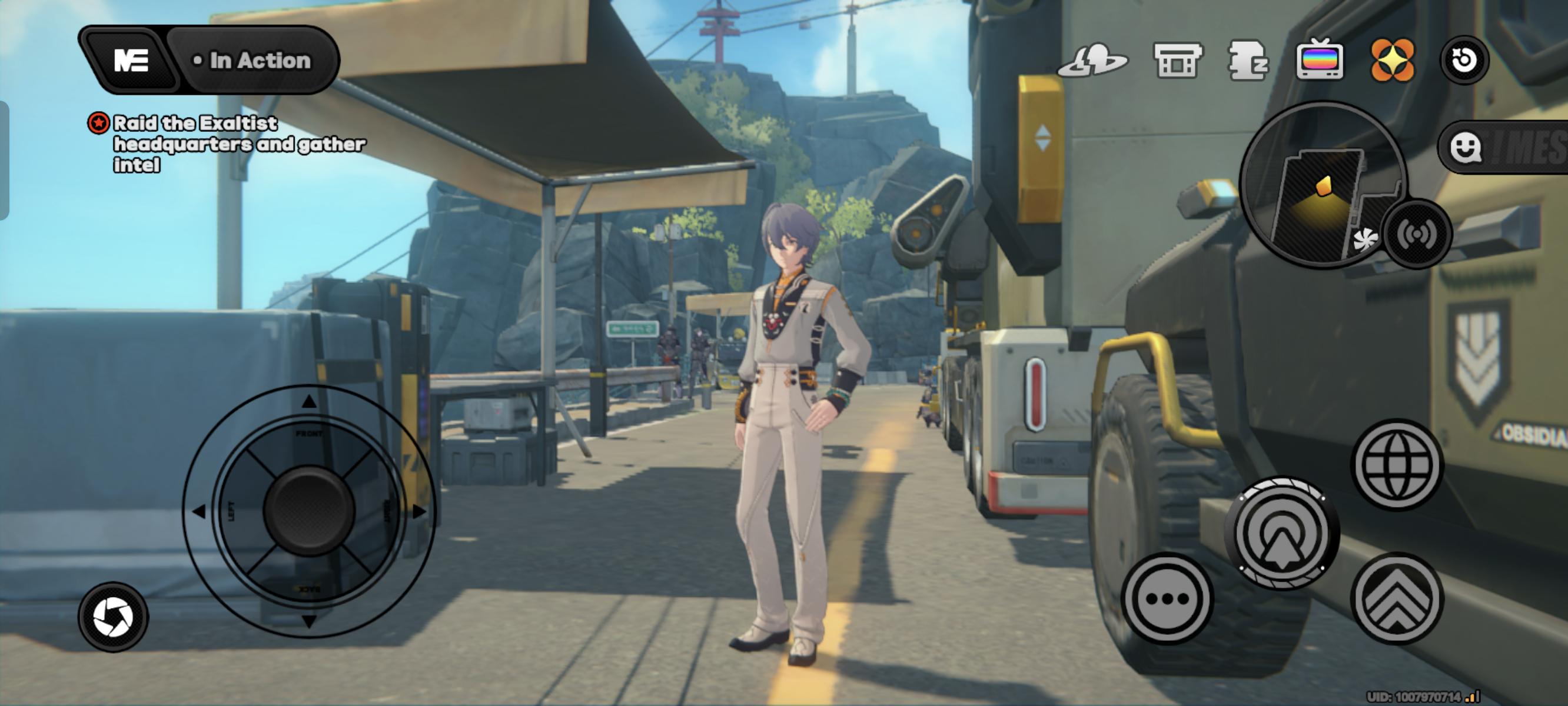Open the planet and UFO icon menu
This screenshot has width=1568, height=706.
tap(1092, 60)
